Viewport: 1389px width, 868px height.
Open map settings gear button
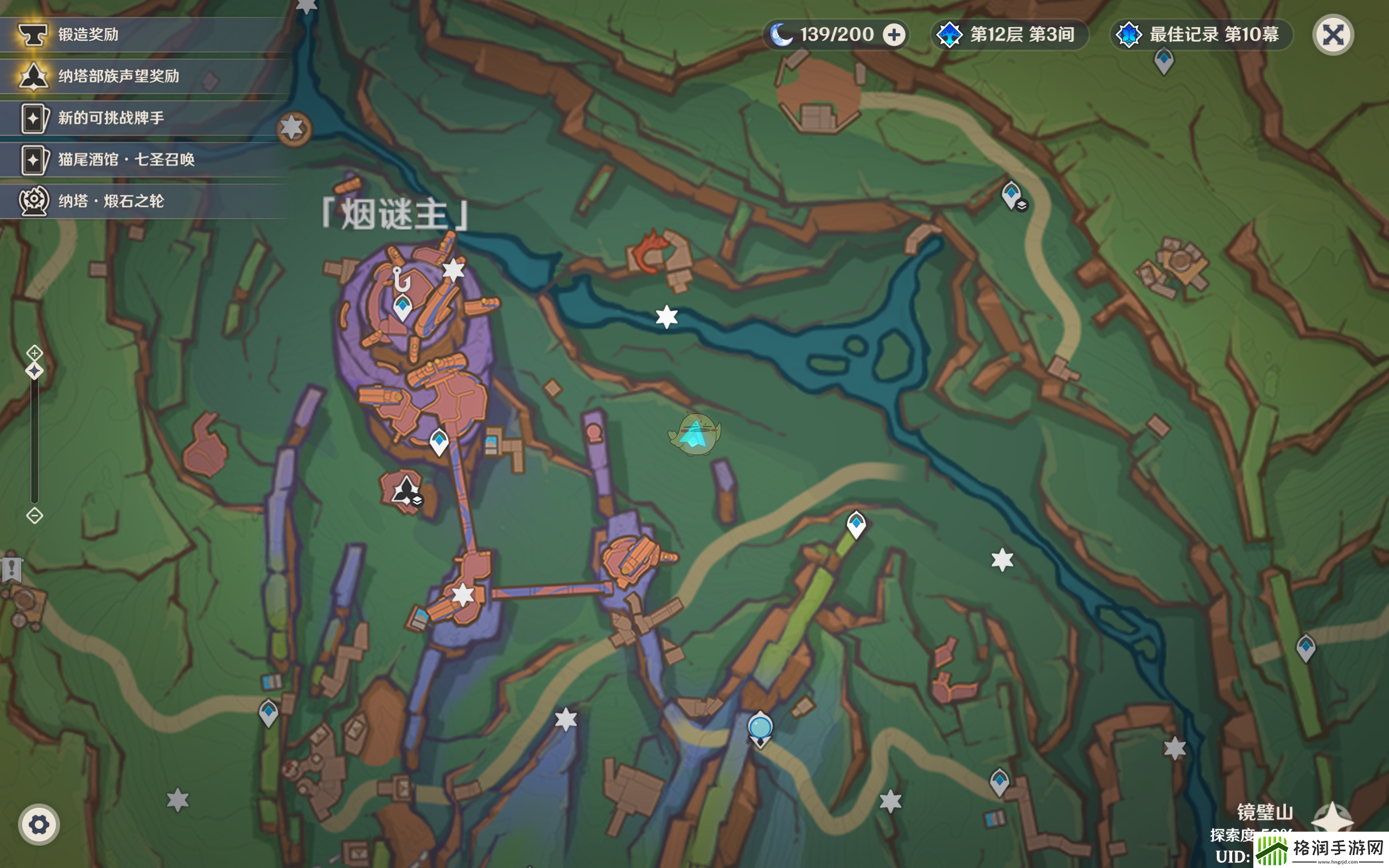39,825
